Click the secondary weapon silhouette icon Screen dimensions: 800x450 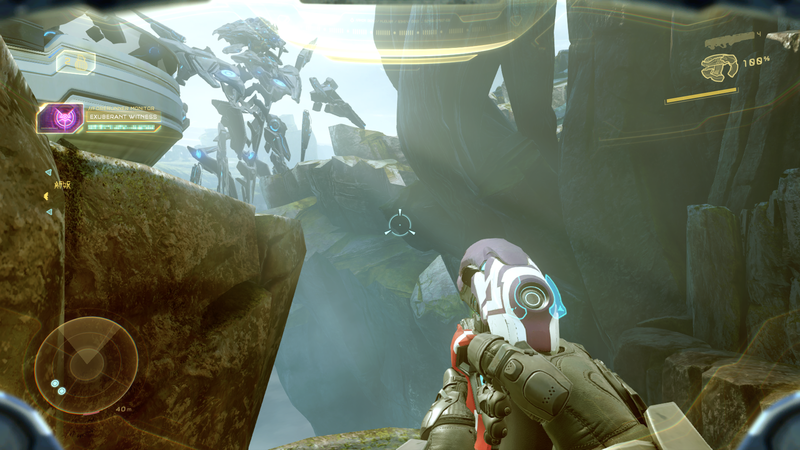pyautogui.click(x=729, y=40)
